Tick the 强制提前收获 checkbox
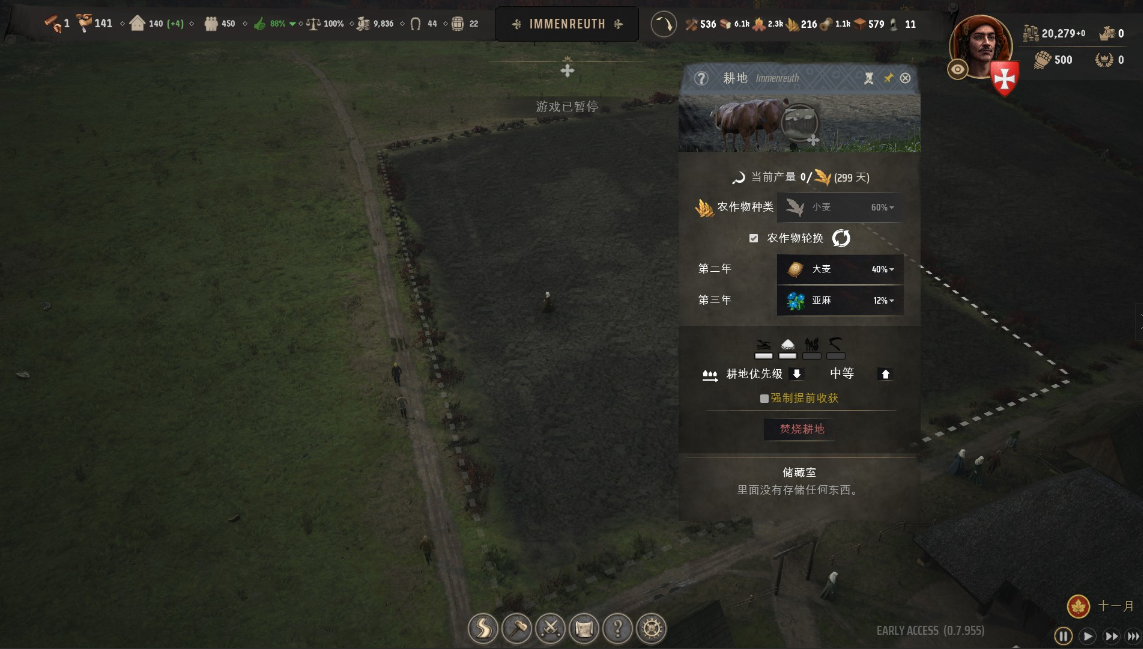 tap(764, 398)
